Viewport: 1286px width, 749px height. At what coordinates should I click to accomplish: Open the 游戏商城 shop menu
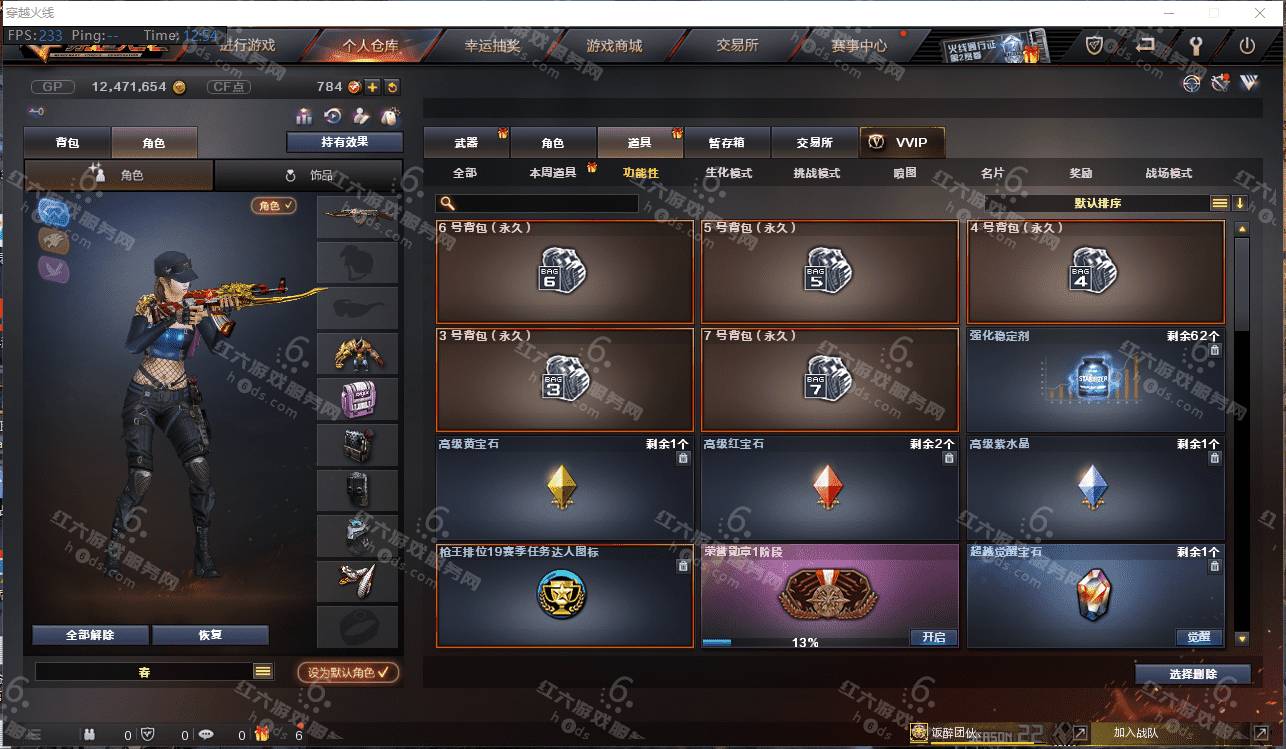614,45
